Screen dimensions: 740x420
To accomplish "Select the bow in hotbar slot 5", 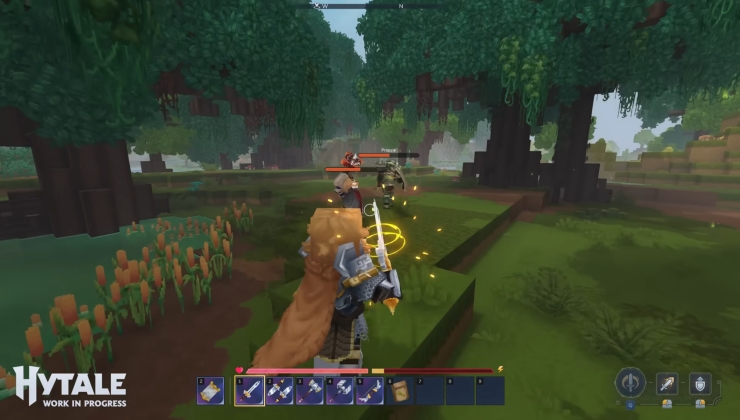I will coord(370,391).
